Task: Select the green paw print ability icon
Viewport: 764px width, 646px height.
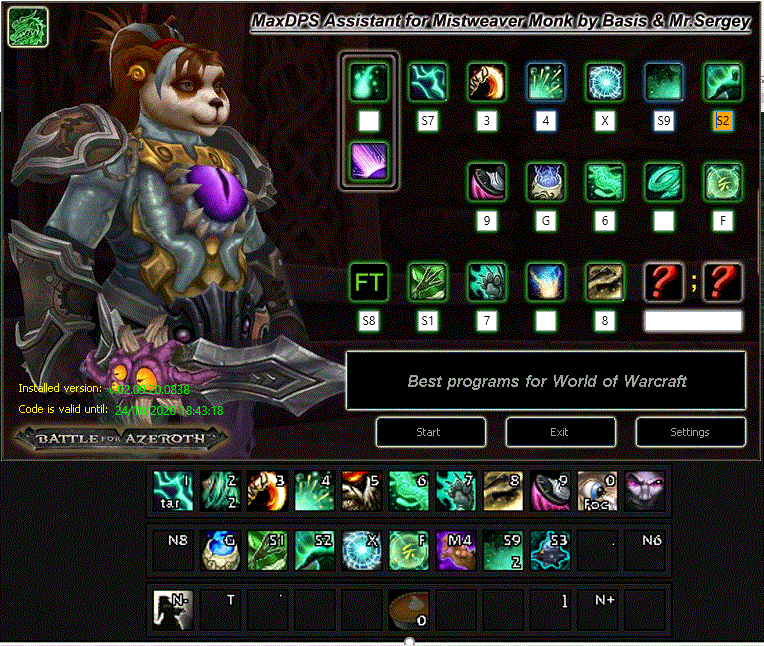Action: click(x=487, y=283)
